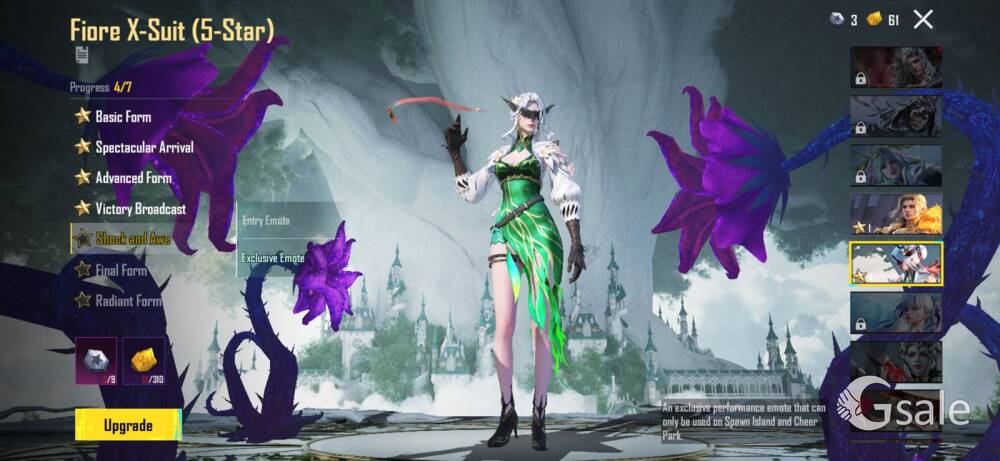Select the Shock and Awe stage
This screenshot has width=1000, height=461.
click(x=132, y=239)
